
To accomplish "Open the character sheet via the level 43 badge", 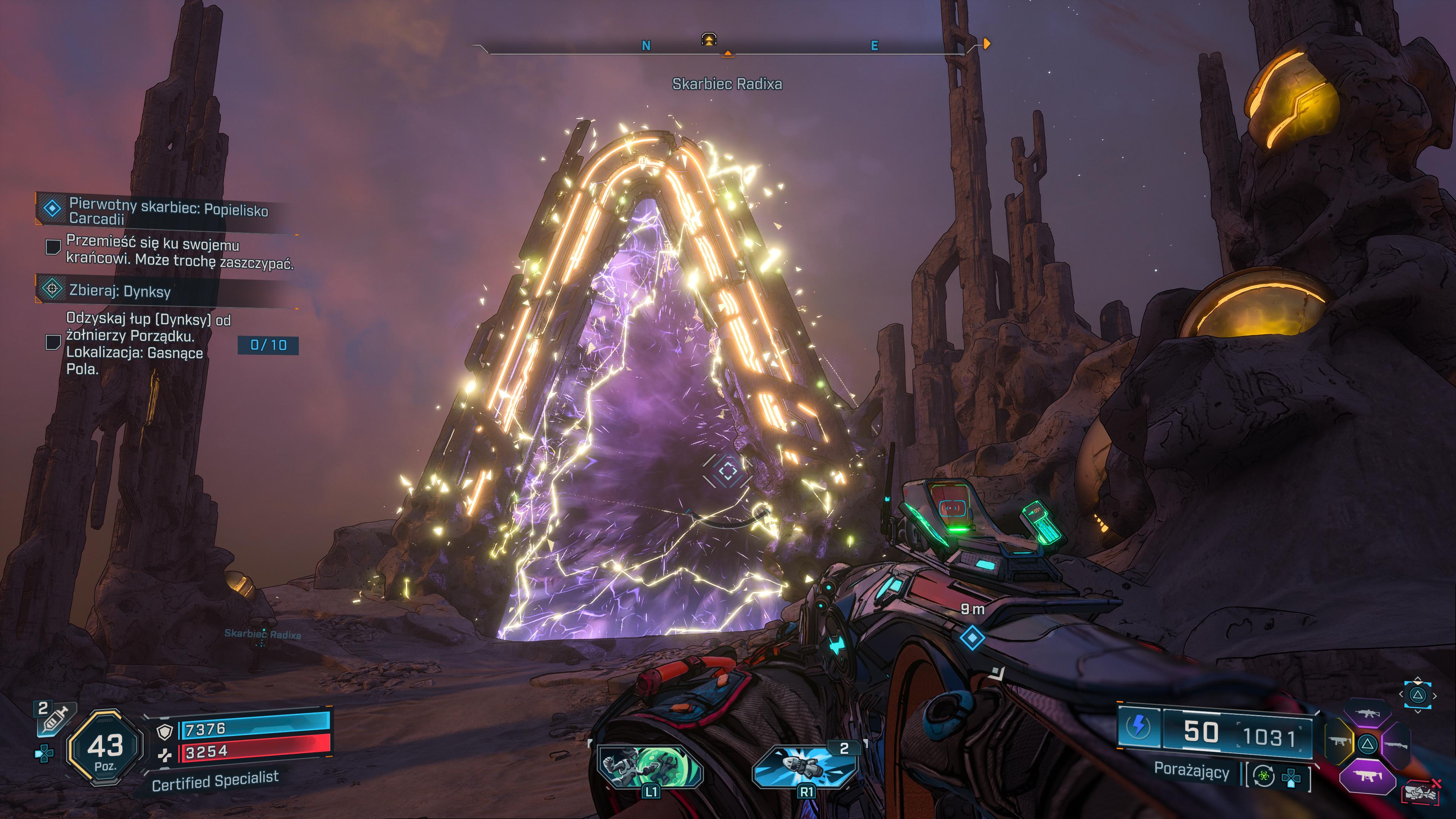I will tap(105, 748).
